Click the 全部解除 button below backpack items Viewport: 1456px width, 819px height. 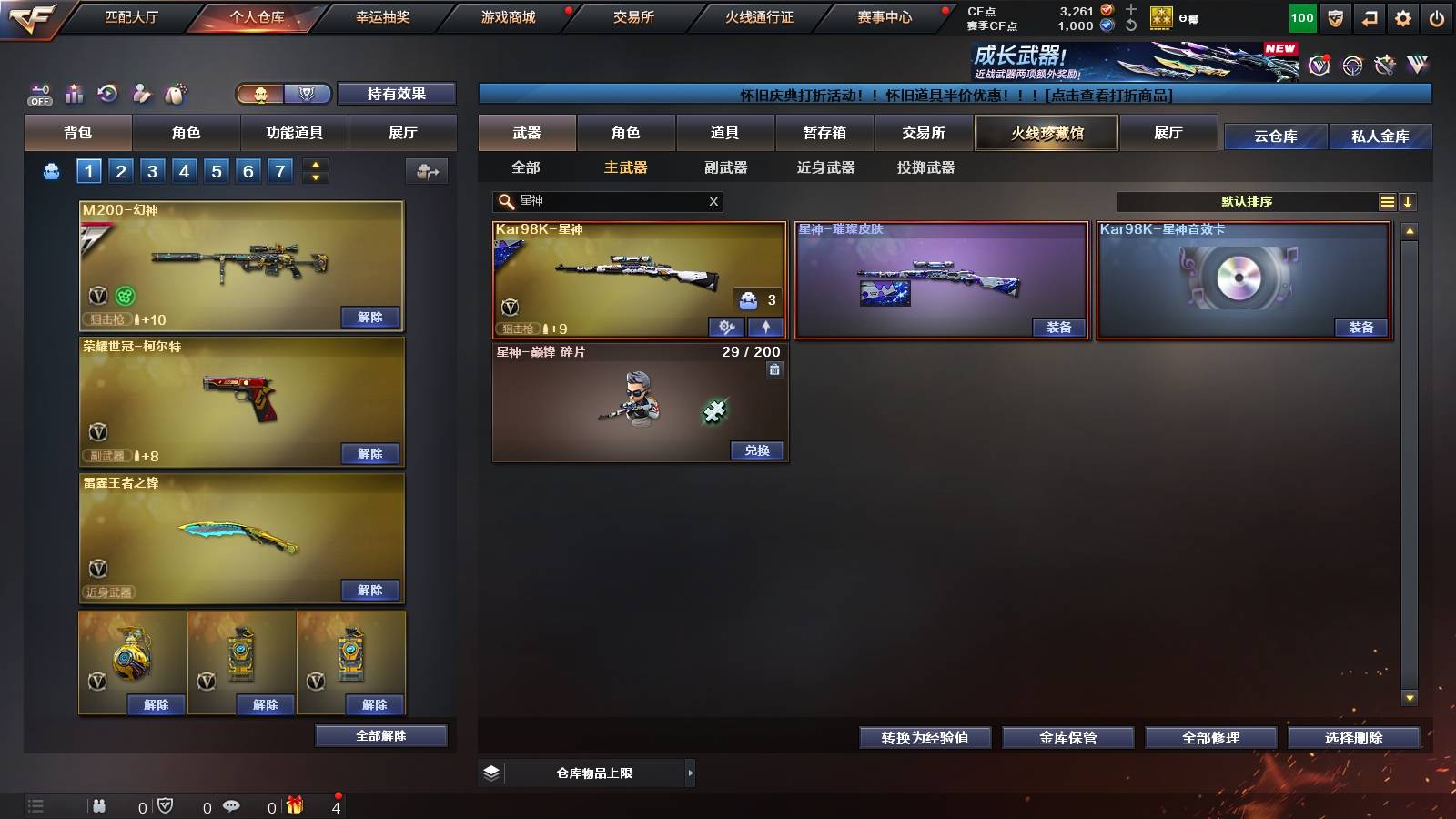pos(379,735)
